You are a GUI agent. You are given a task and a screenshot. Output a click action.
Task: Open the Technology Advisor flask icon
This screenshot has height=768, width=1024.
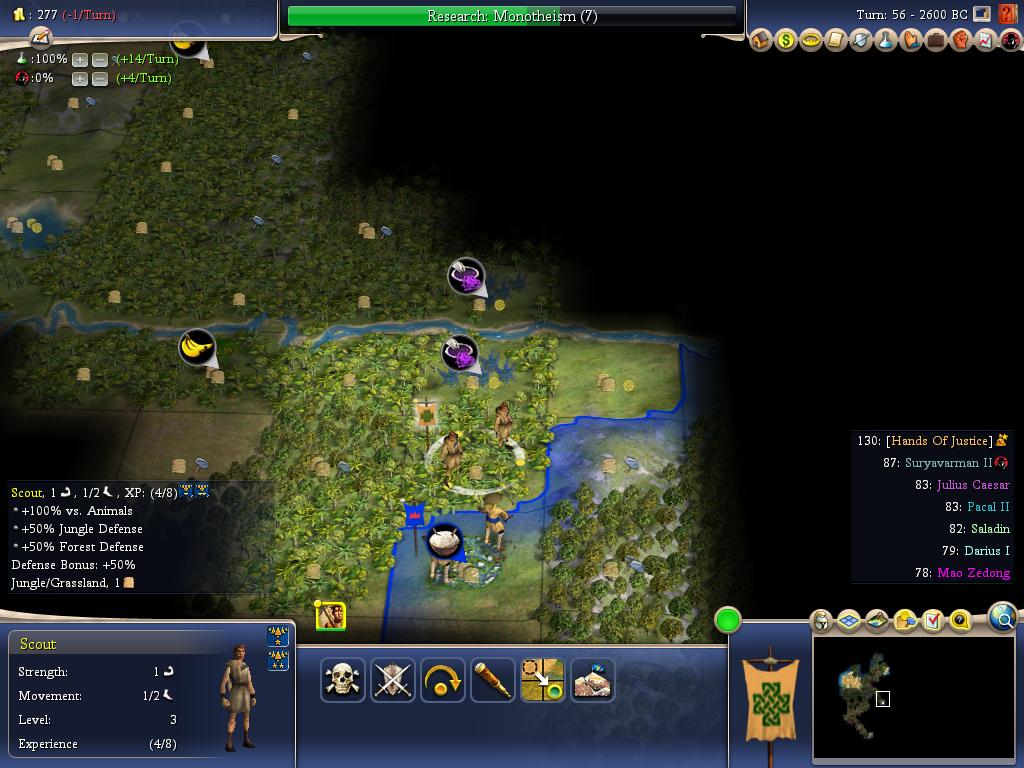[886, 40]
